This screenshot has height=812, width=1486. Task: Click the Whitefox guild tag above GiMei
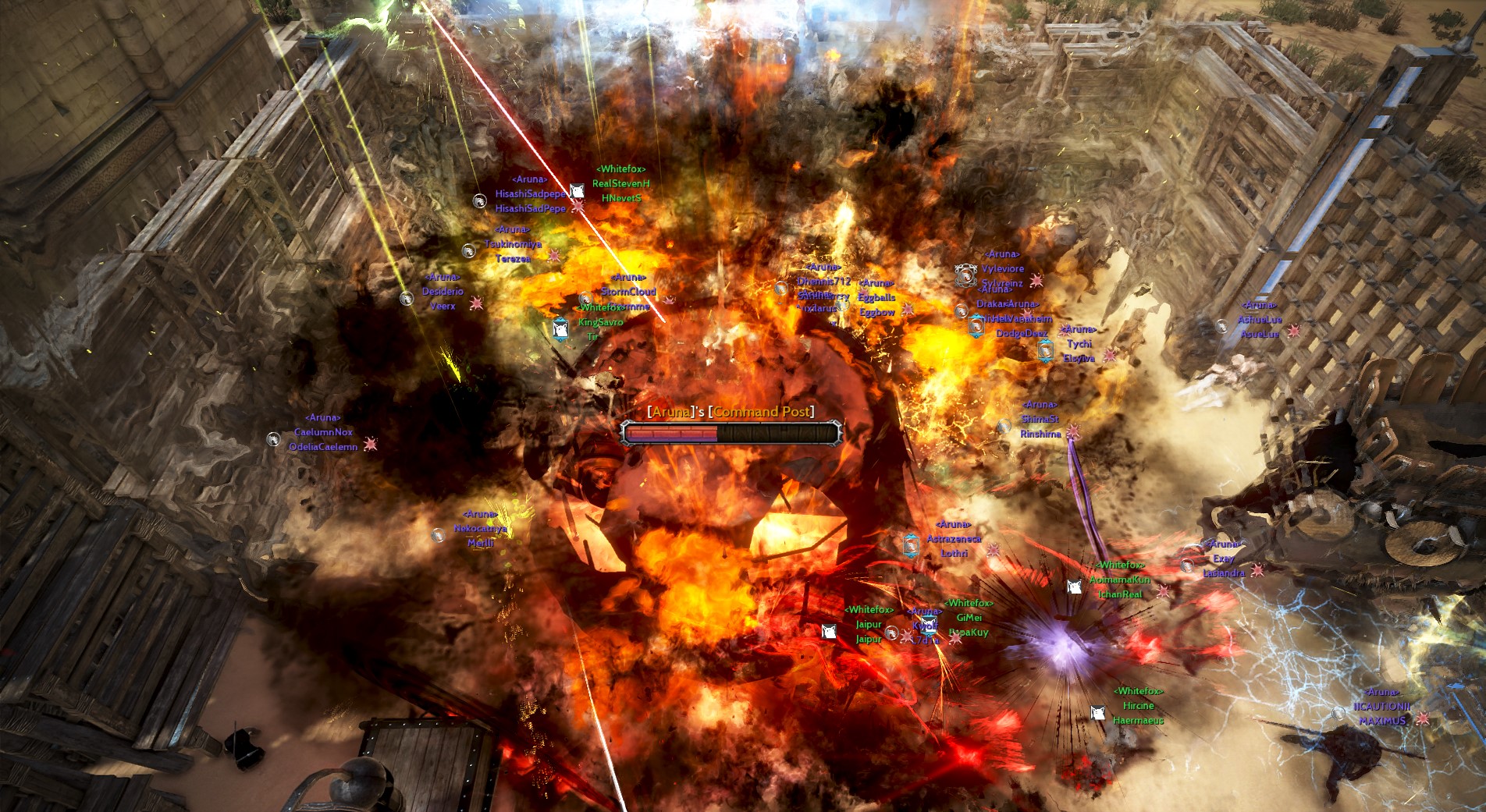point(969,604)
